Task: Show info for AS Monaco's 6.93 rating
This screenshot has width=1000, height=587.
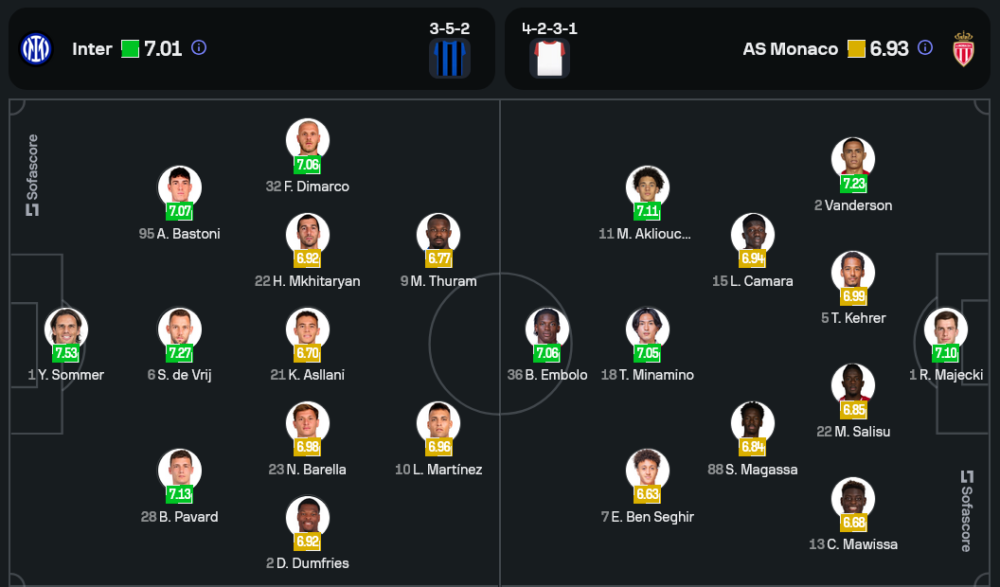Action: click(x=925, y=48)
